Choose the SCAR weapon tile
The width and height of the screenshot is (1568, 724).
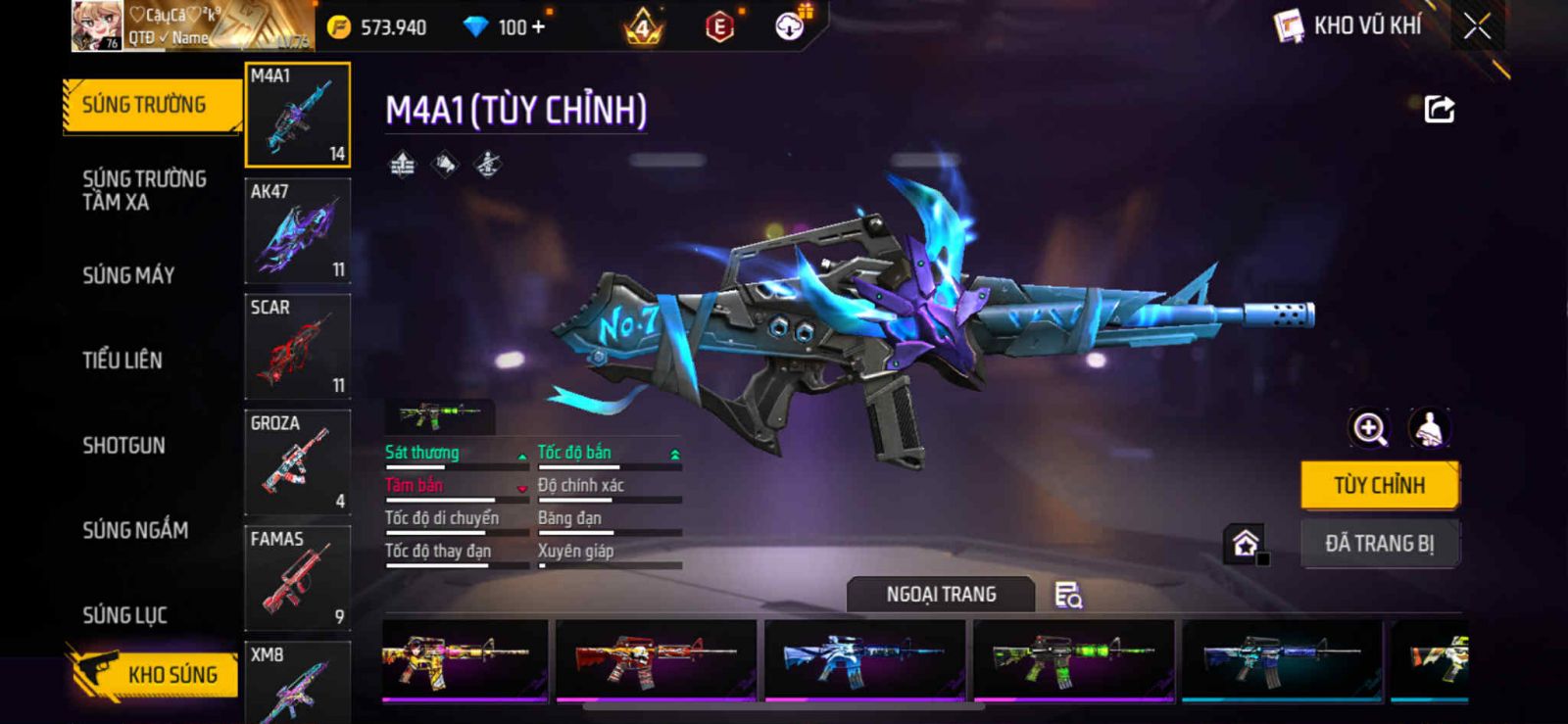[x=297, y=347]
